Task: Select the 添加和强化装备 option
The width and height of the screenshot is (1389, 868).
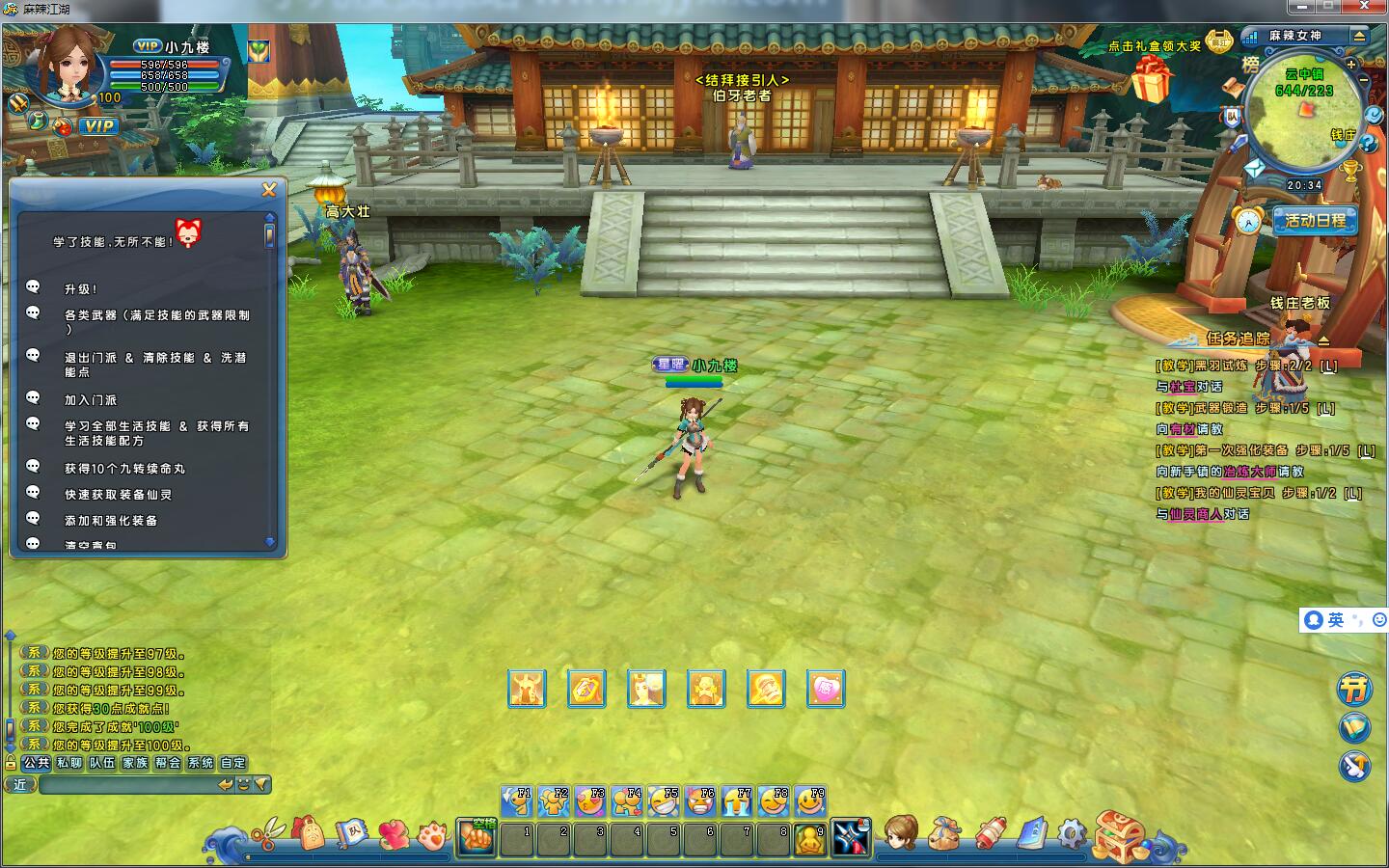Action: 111,521
